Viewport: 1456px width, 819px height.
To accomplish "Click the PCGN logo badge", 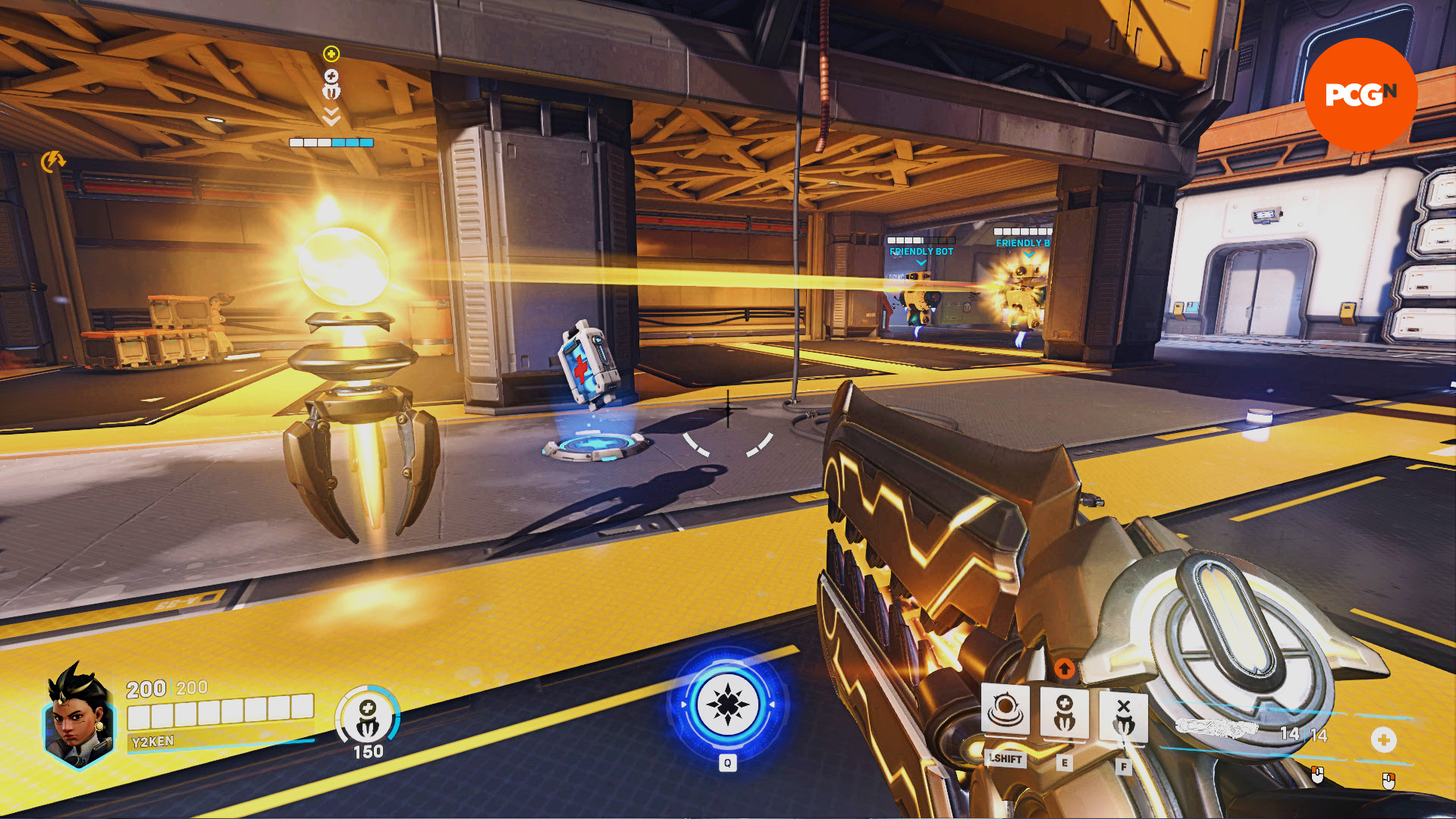I will click(1360, 94).
